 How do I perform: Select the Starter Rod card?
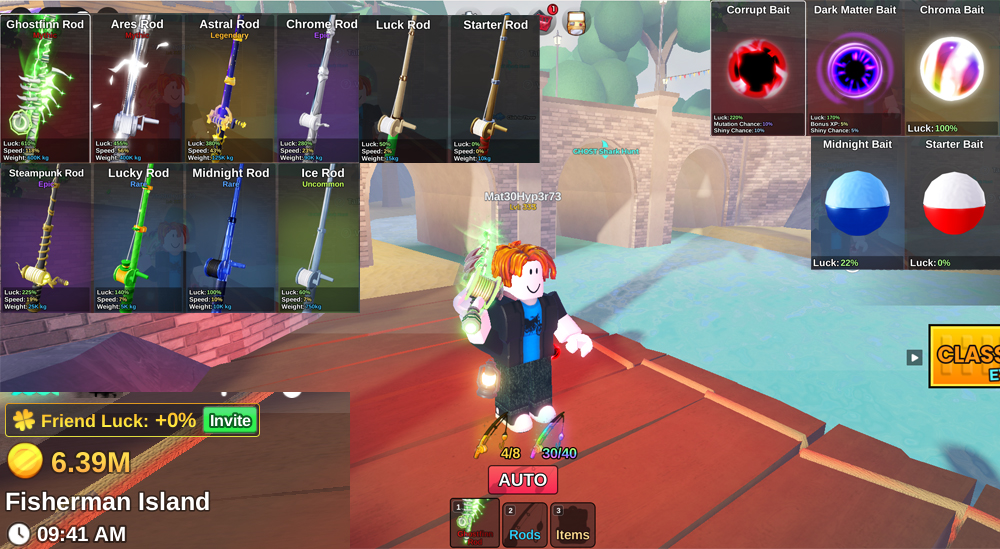pos(495,88)
